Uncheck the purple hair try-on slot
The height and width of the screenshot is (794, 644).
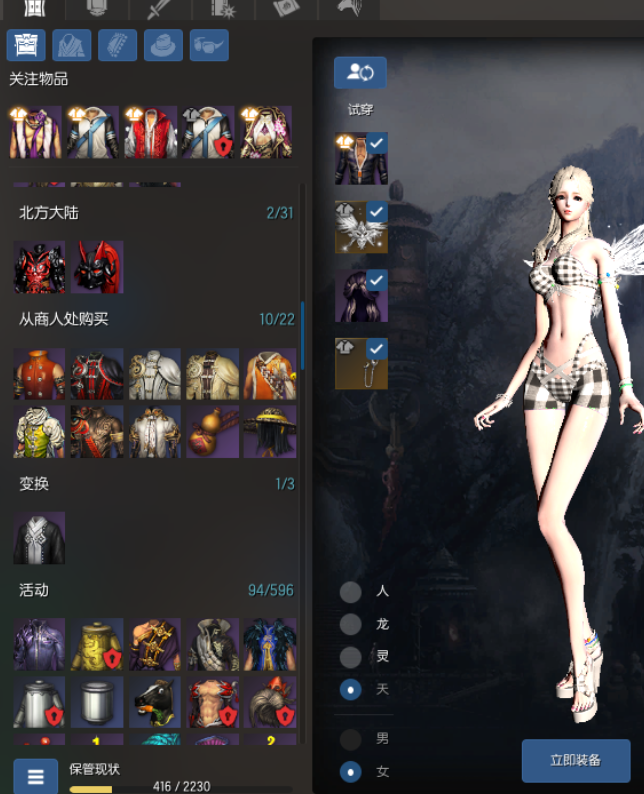coord(377,280)
